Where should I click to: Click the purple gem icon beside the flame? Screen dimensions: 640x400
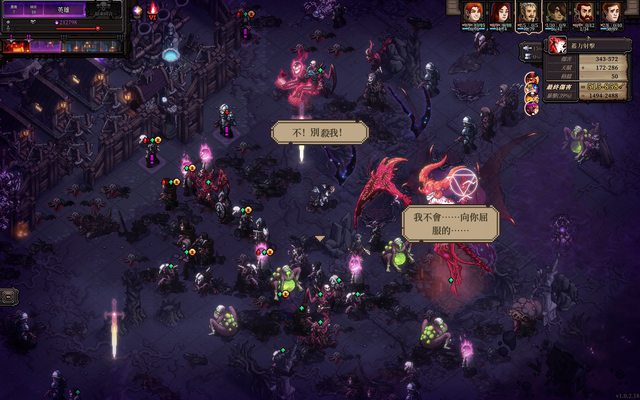[137, 11]
